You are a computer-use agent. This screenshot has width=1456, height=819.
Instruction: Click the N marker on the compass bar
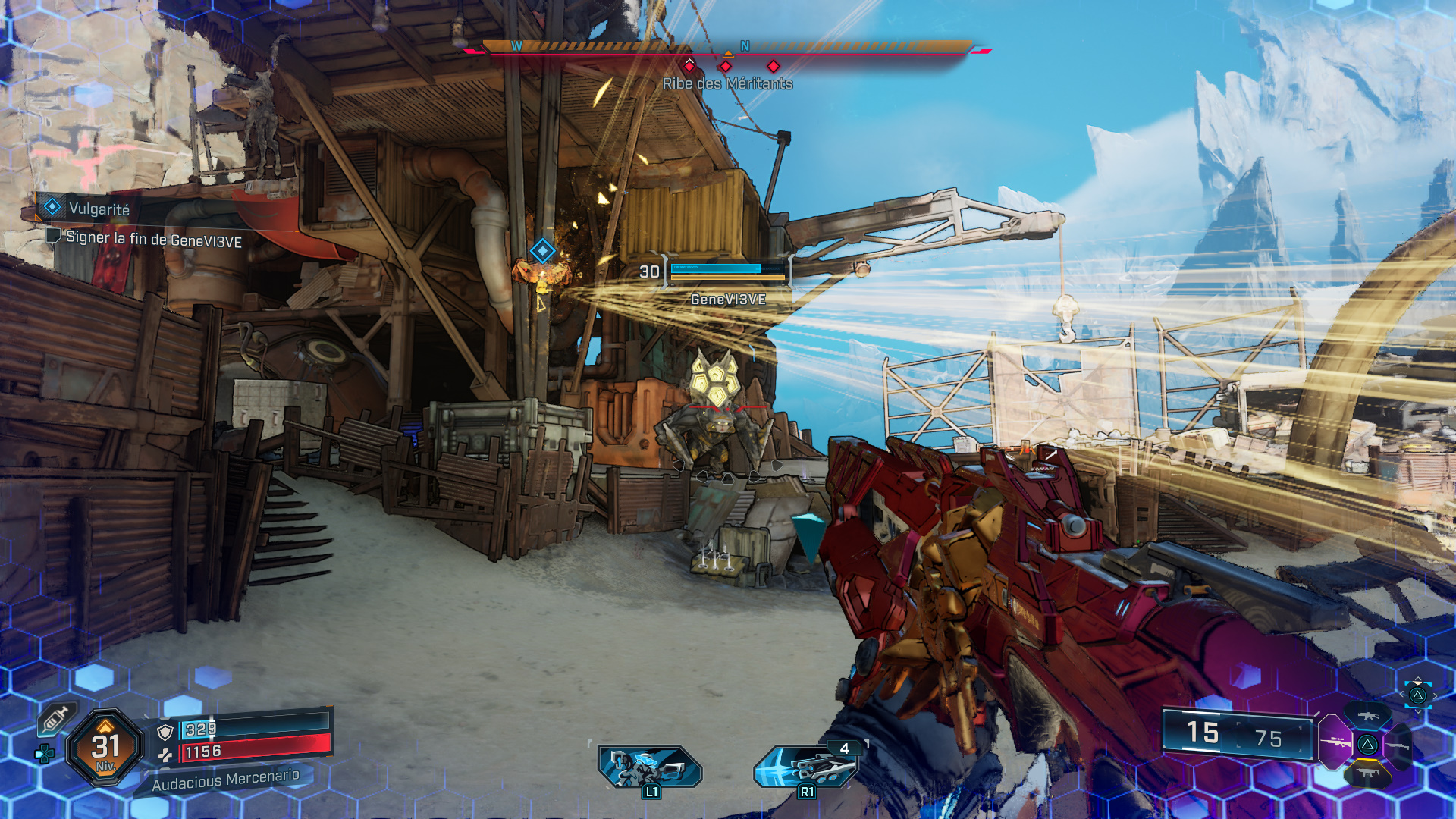point(744,45)
